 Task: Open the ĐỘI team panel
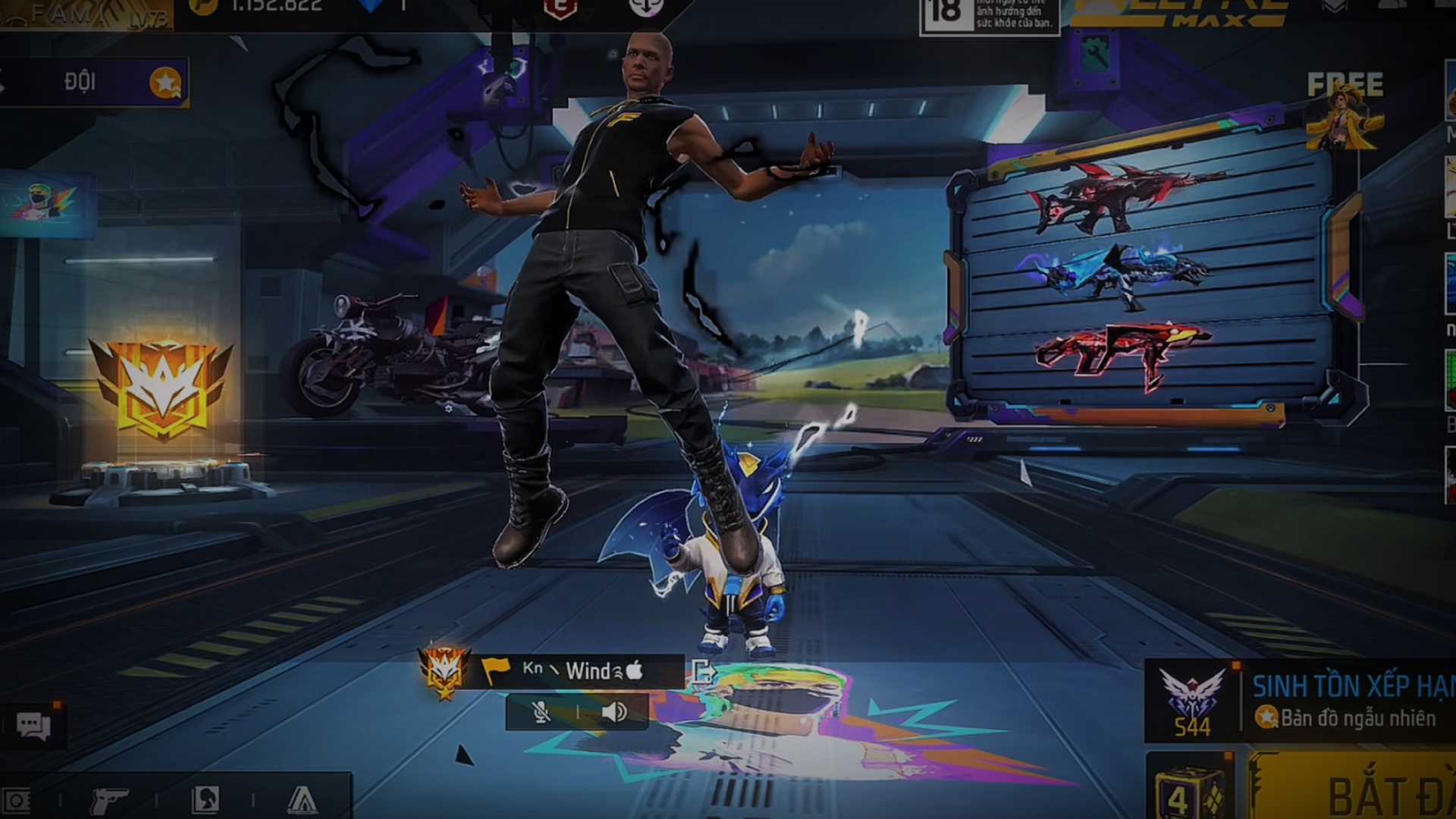95,82
